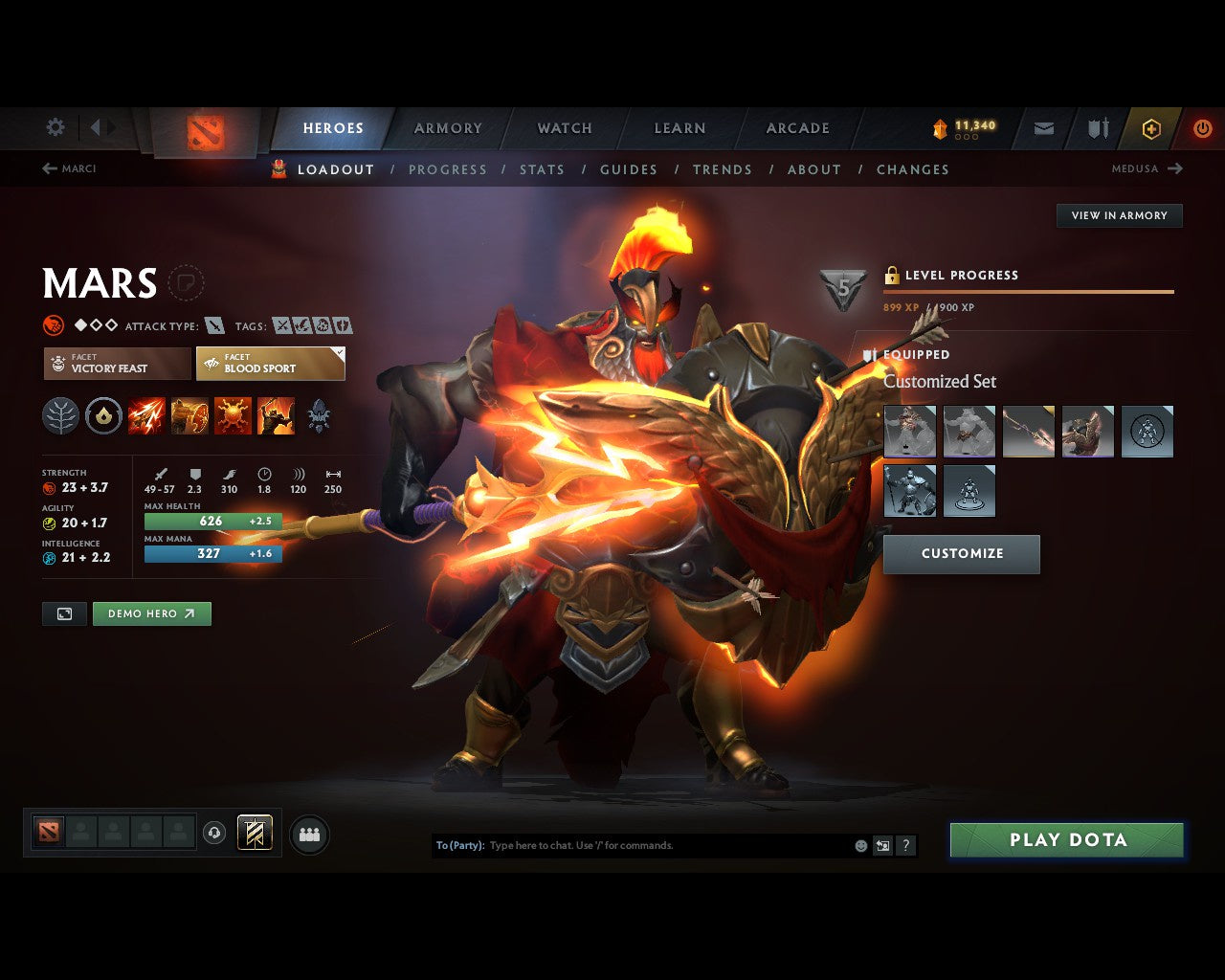Switch to the STATS tab

coord(543,169)
